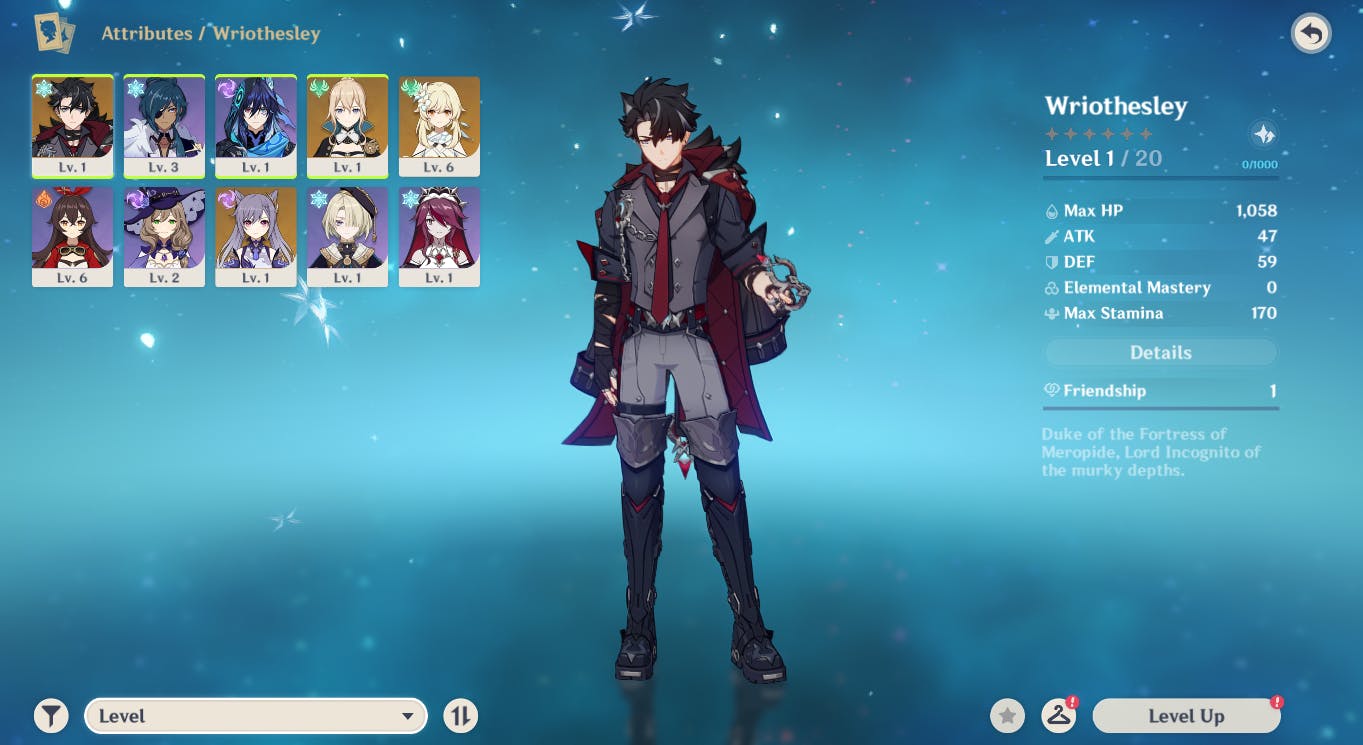Click the four-point star icon beside Wriothesley's name

click(1264, 134)
